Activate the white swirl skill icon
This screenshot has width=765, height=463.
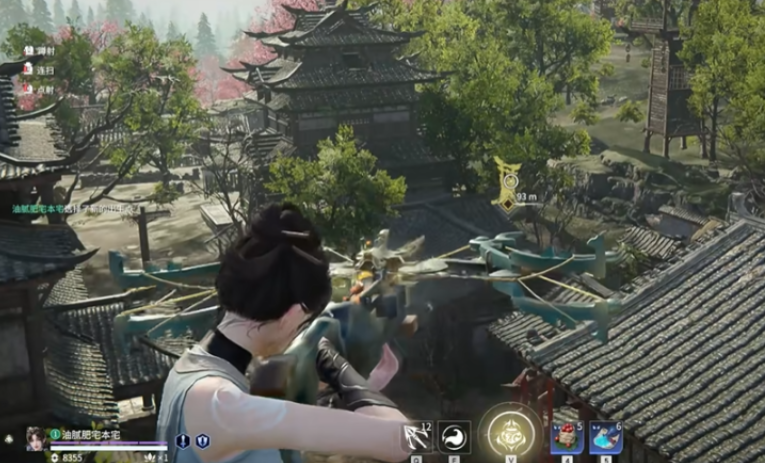point(454,436)
